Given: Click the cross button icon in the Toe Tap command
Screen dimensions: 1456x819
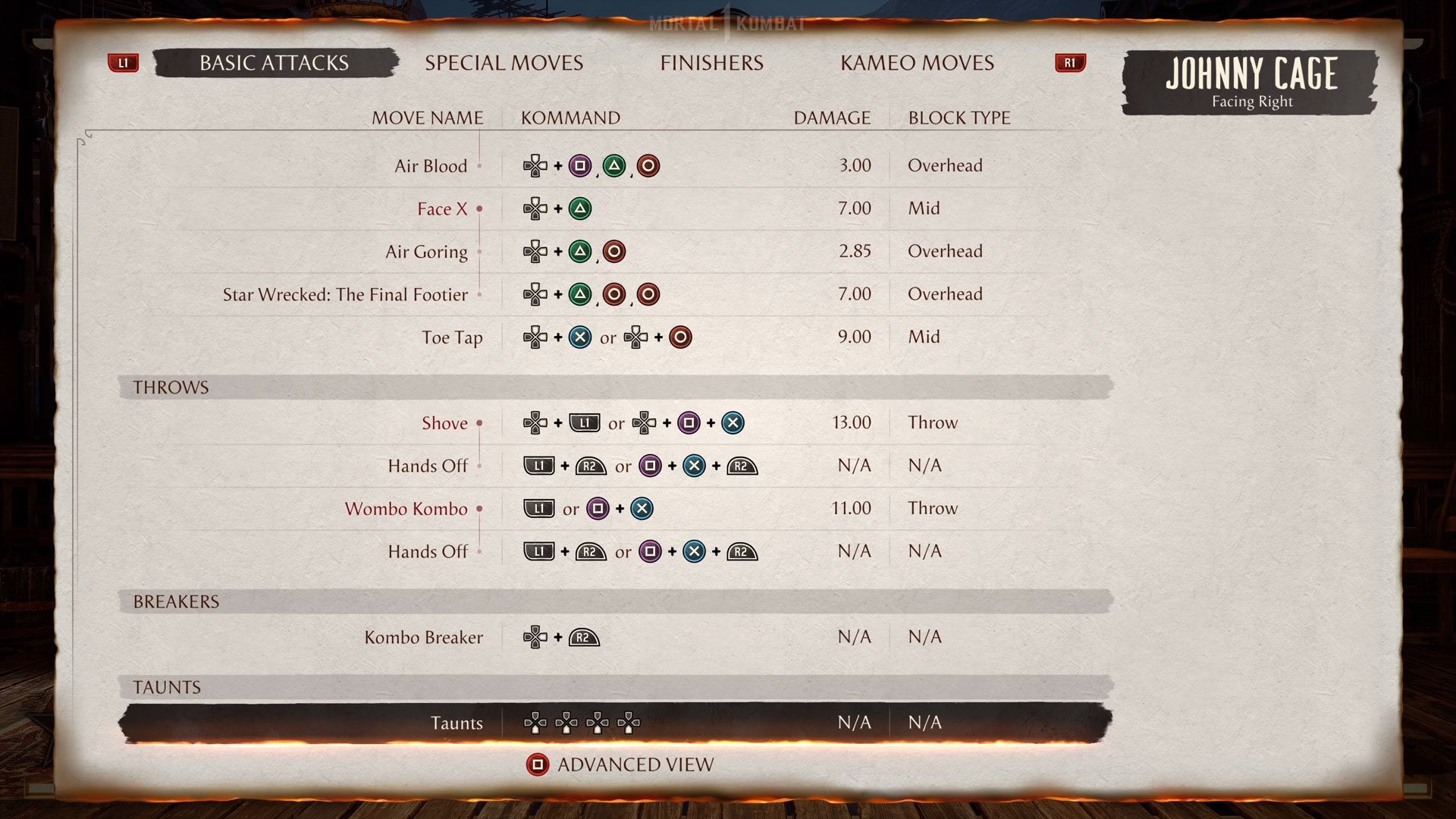Looking at the screenshot, I should (579, 337).
